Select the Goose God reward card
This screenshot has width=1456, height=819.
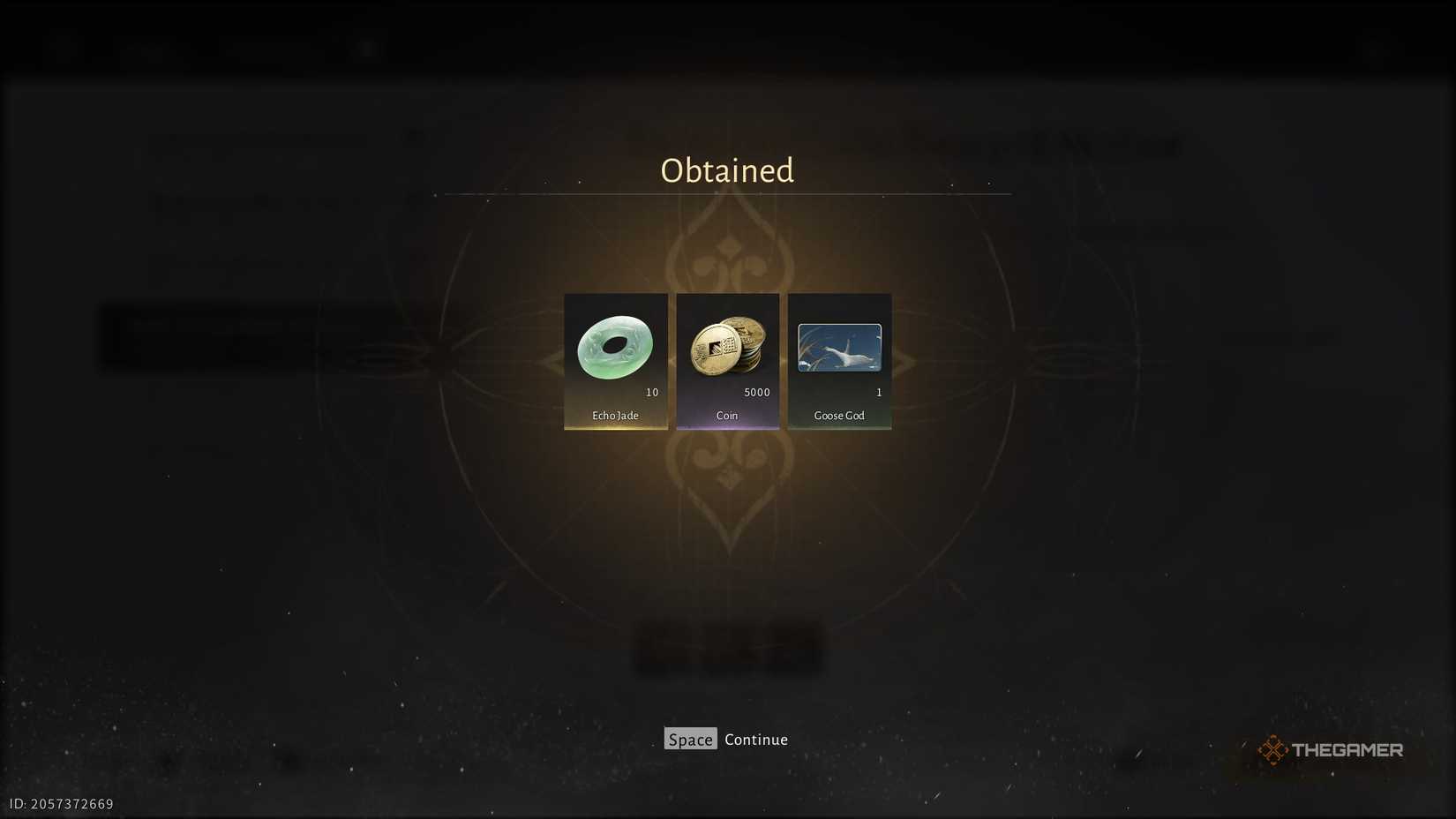(x=838, y=361)
